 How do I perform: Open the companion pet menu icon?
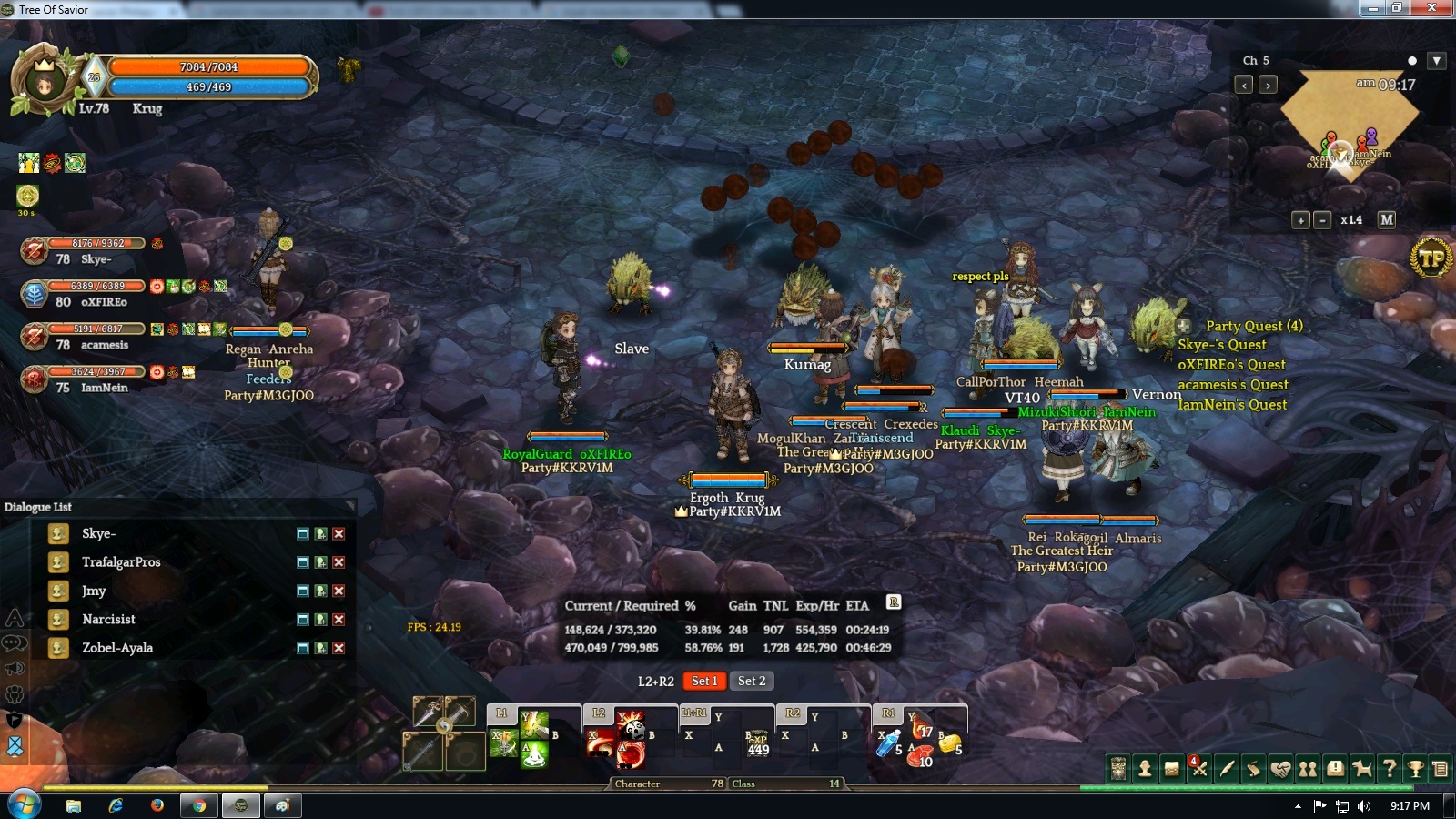pyautogui.click(x=1361, y=769)
